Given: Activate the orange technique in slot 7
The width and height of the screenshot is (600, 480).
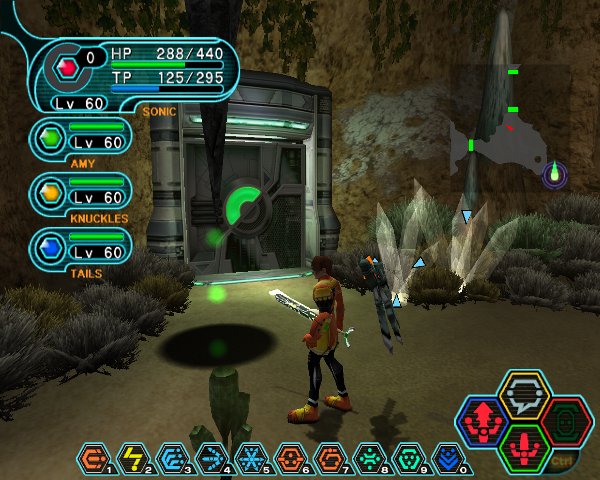Looking at the screenshot, I should click(x=327, y=459).
